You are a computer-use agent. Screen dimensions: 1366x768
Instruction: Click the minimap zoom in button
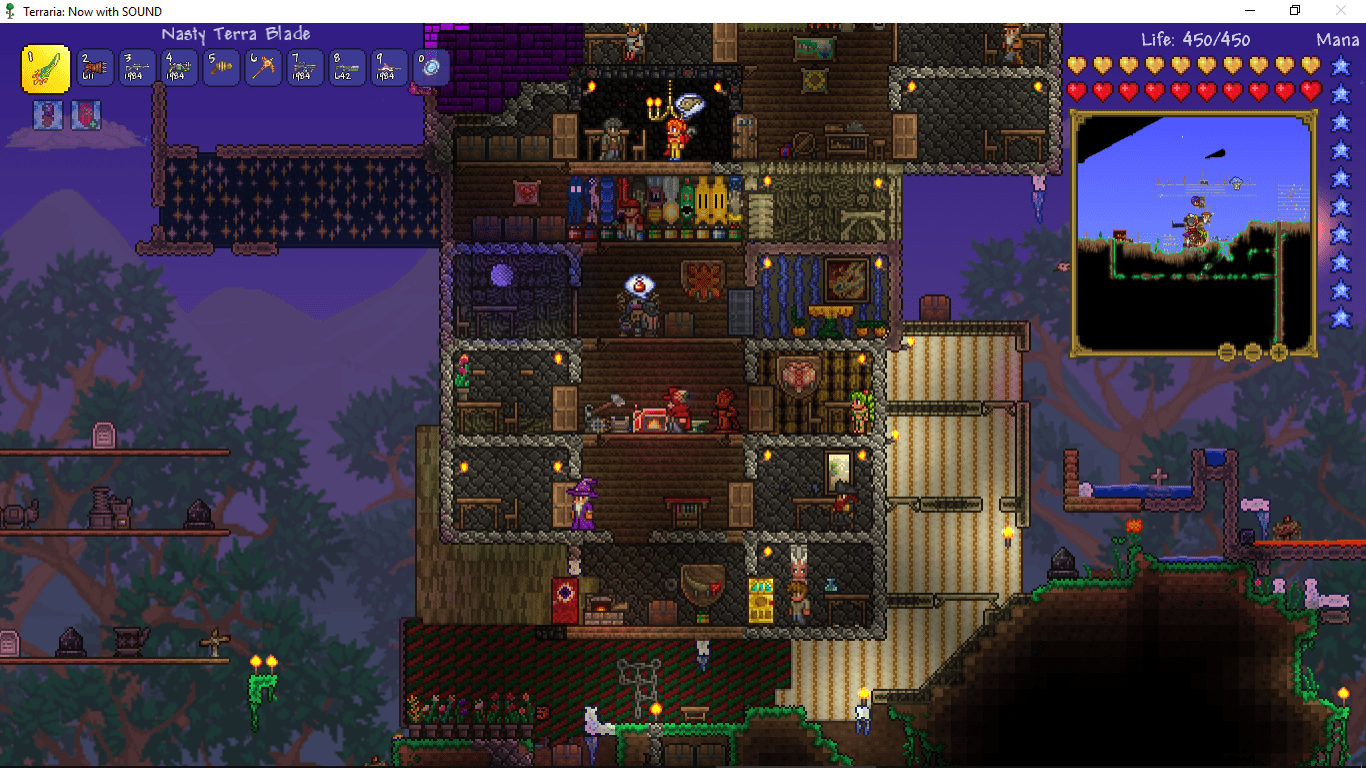coord(1279,352)
